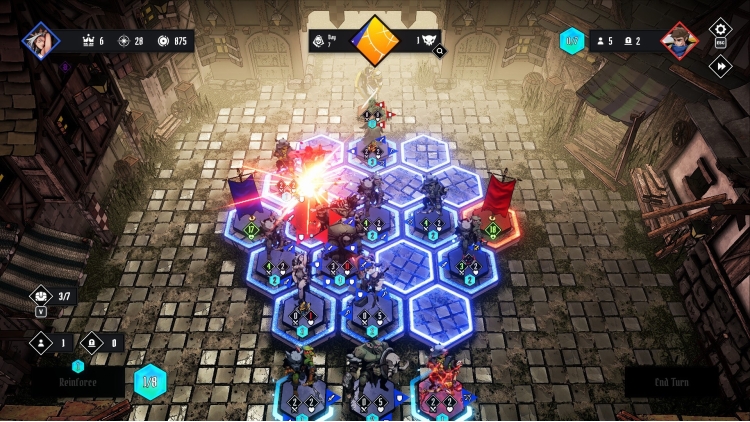Open settings with the gear icon
The height and width of the screenshot is (422, 750).
pyautogui.click(x=720, y=29)
